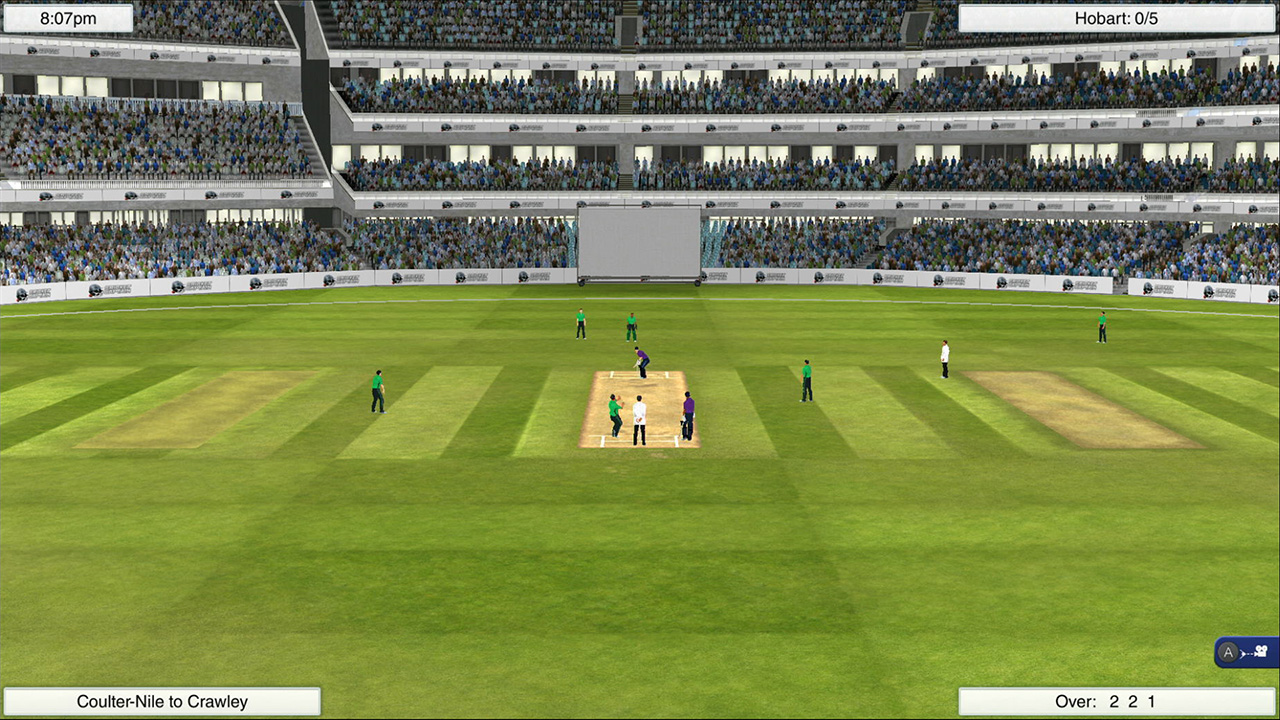Screen dimensions: 1280x720
Task: Select the bowler Coulter-Nile mid-pitch
Action: point(614,414)
